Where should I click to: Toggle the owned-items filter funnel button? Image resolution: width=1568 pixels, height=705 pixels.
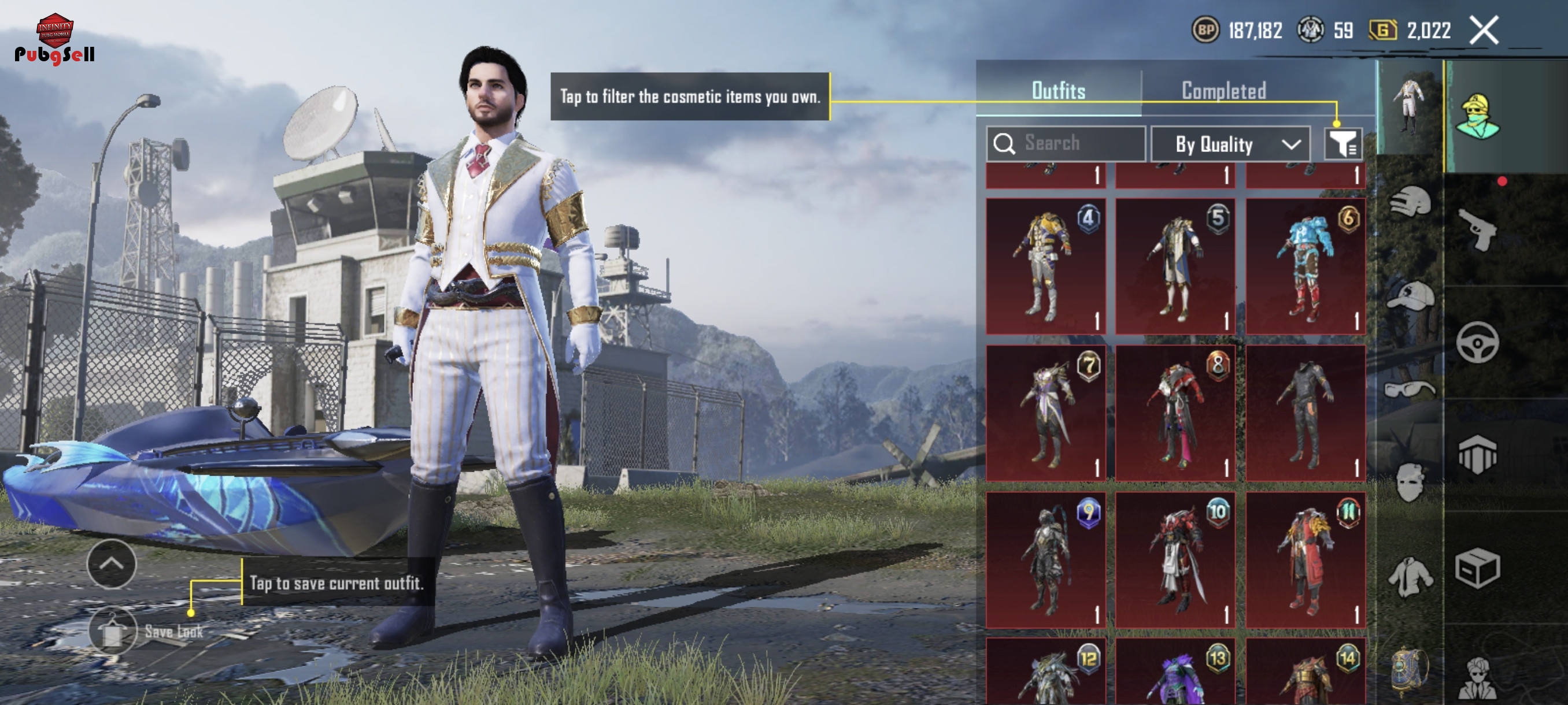tap(1342, 144)
